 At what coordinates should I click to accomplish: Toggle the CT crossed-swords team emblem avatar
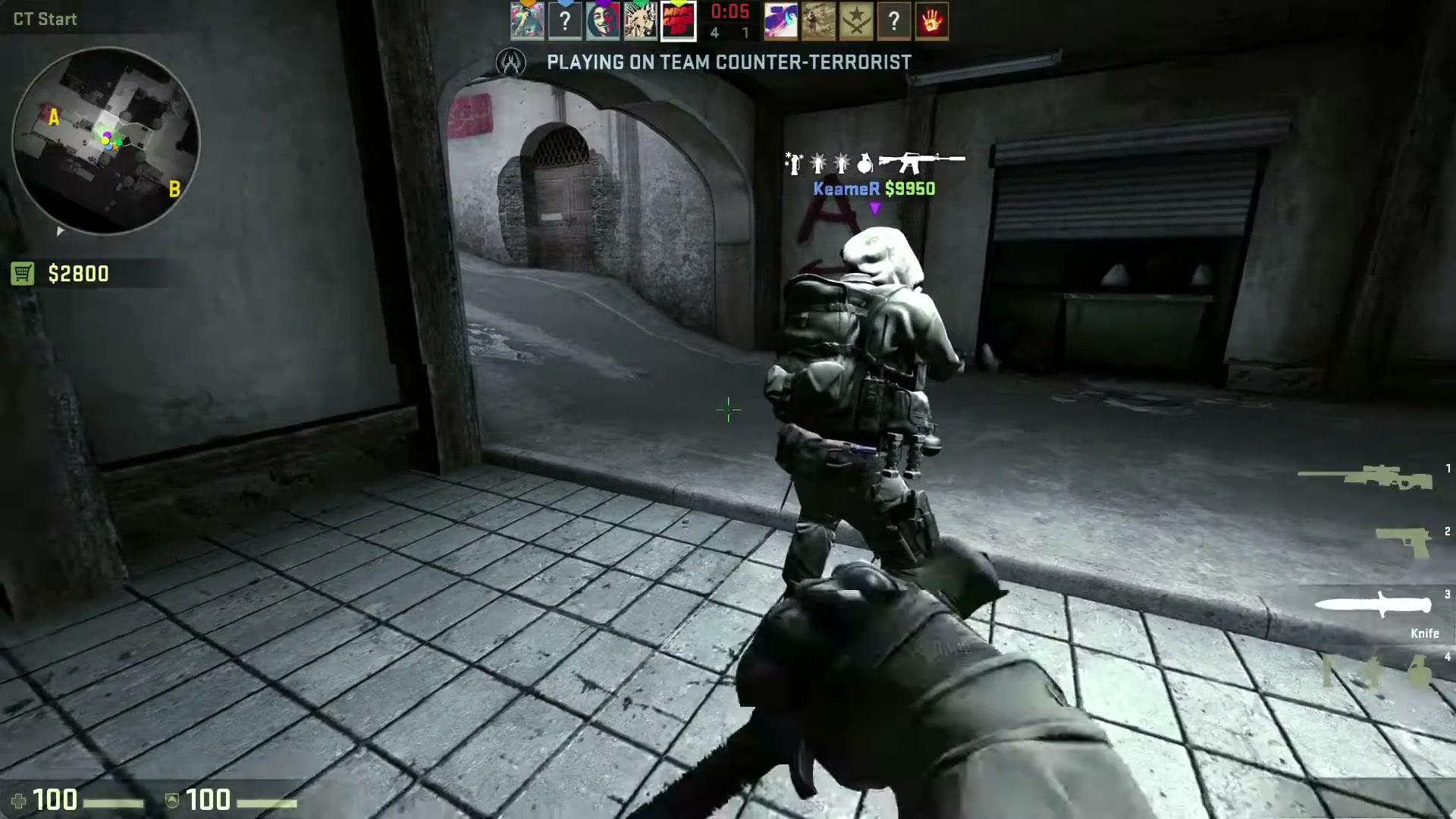(x=856, y=20)
